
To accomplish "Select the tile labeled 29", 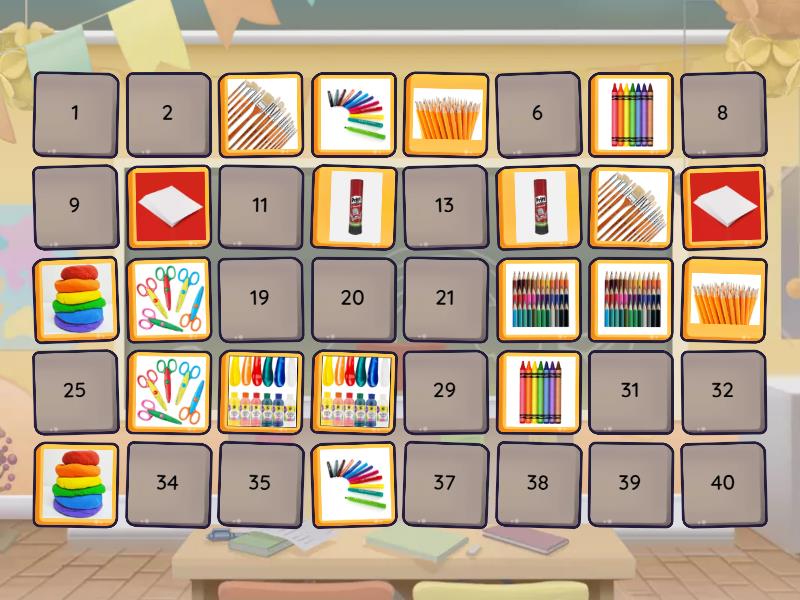I will click(445, 391).
